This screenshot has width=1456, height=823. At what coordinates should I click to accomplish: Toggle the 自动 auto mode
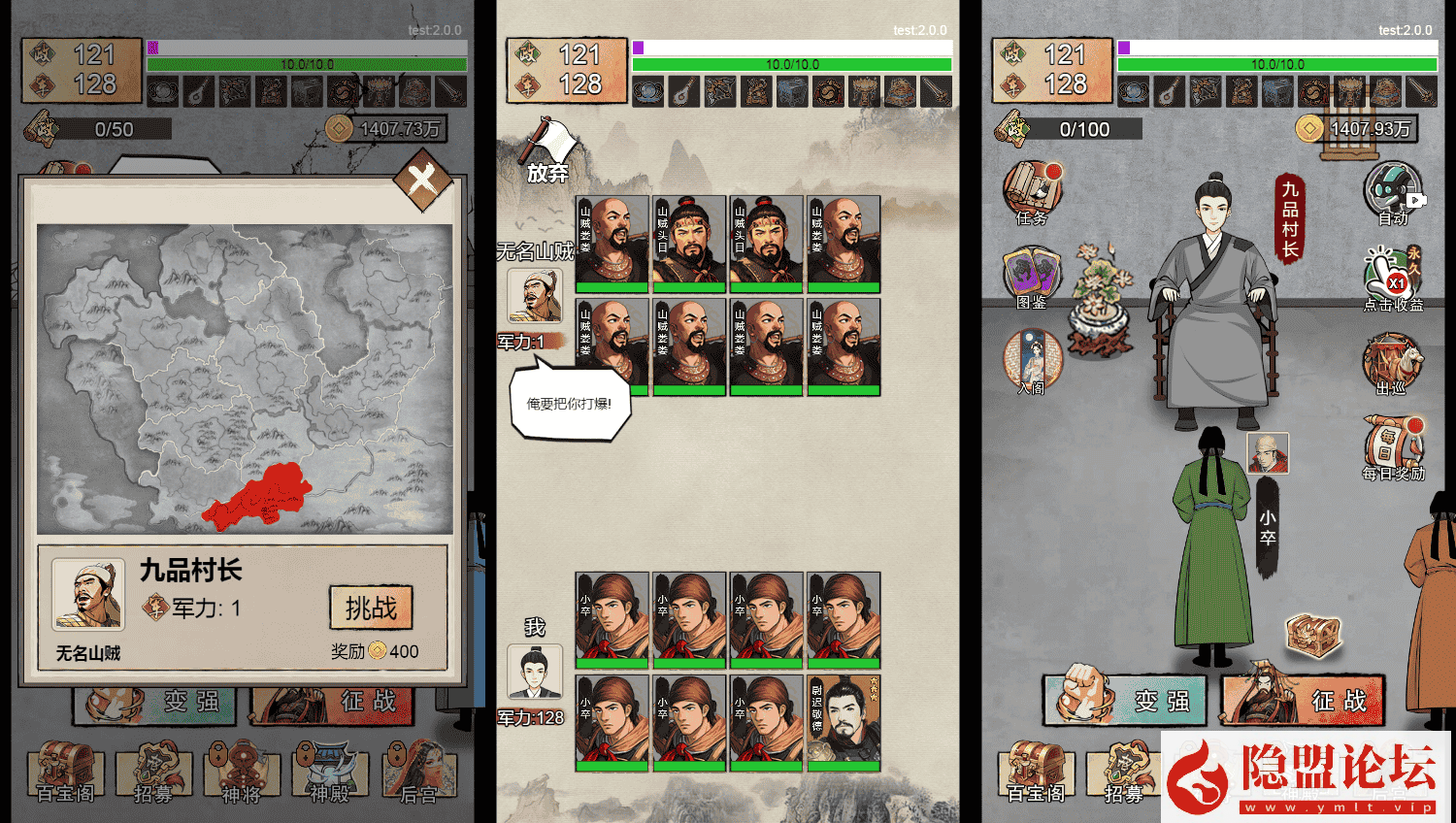pos(1394,192)
